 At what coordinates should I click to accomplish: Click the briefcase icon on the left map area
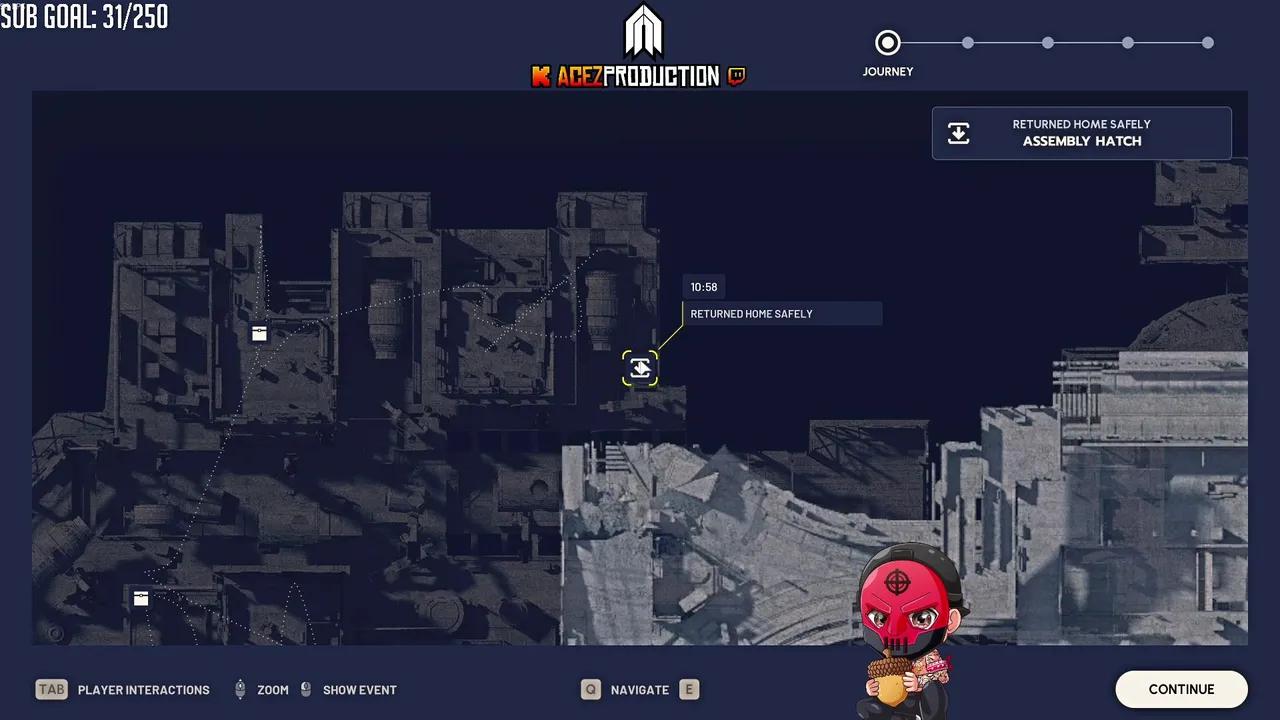coord(258,333)
